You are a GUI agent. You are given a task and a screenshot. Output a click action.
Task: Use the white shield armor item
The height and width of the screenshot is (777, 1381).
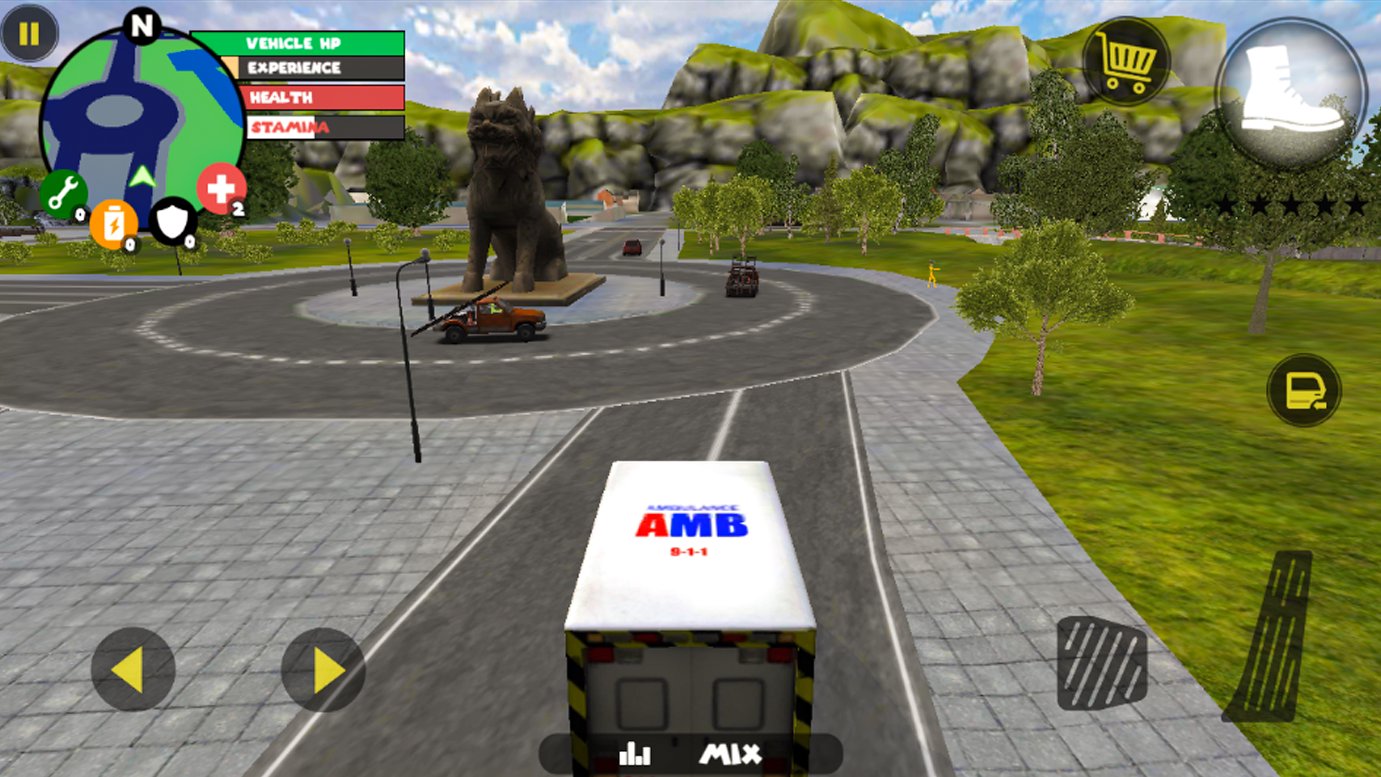pos(172,221)
